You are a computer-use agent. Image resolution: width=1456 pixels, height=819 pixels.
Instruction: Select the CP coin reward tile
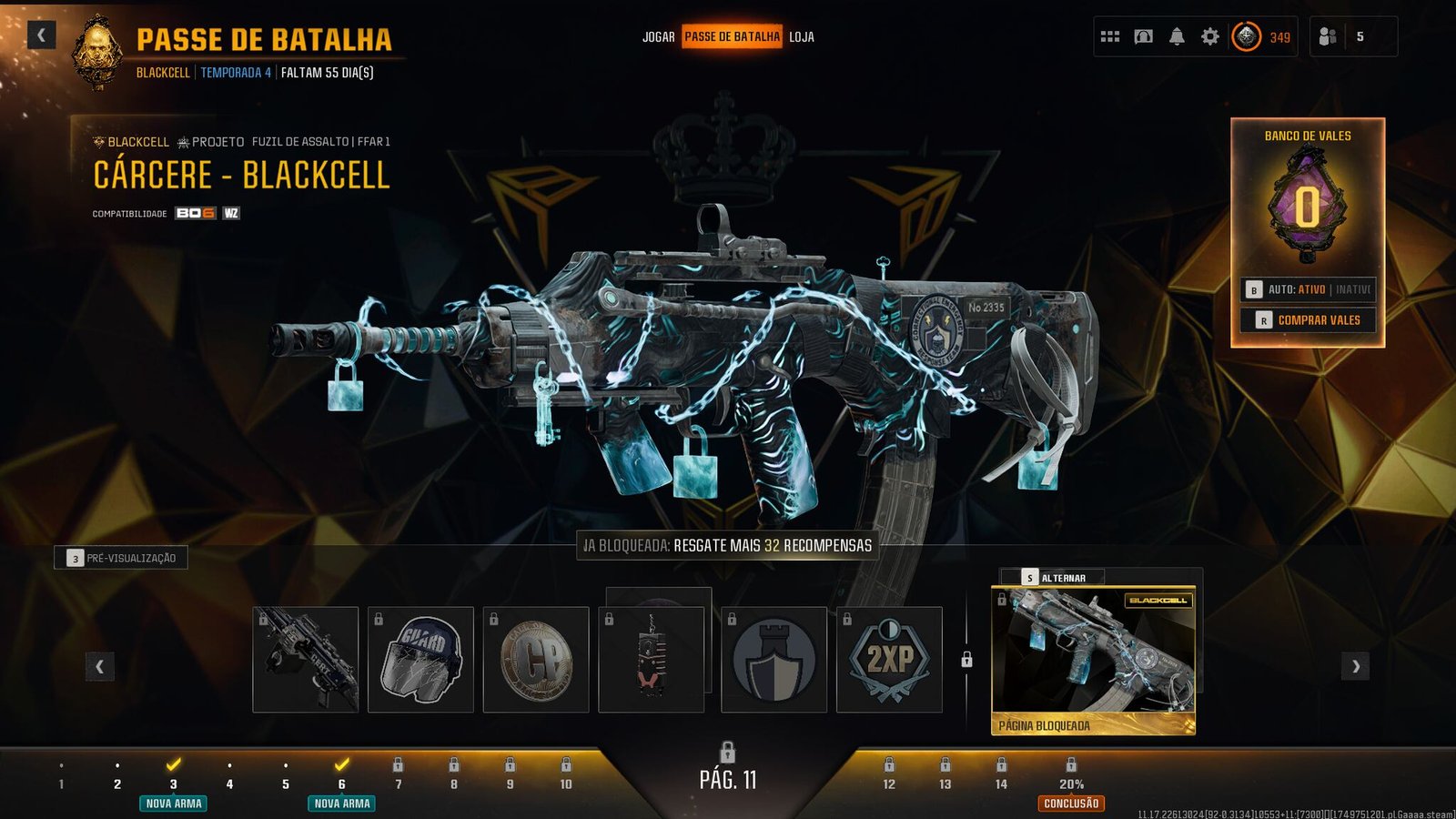(x=536, y=660)
